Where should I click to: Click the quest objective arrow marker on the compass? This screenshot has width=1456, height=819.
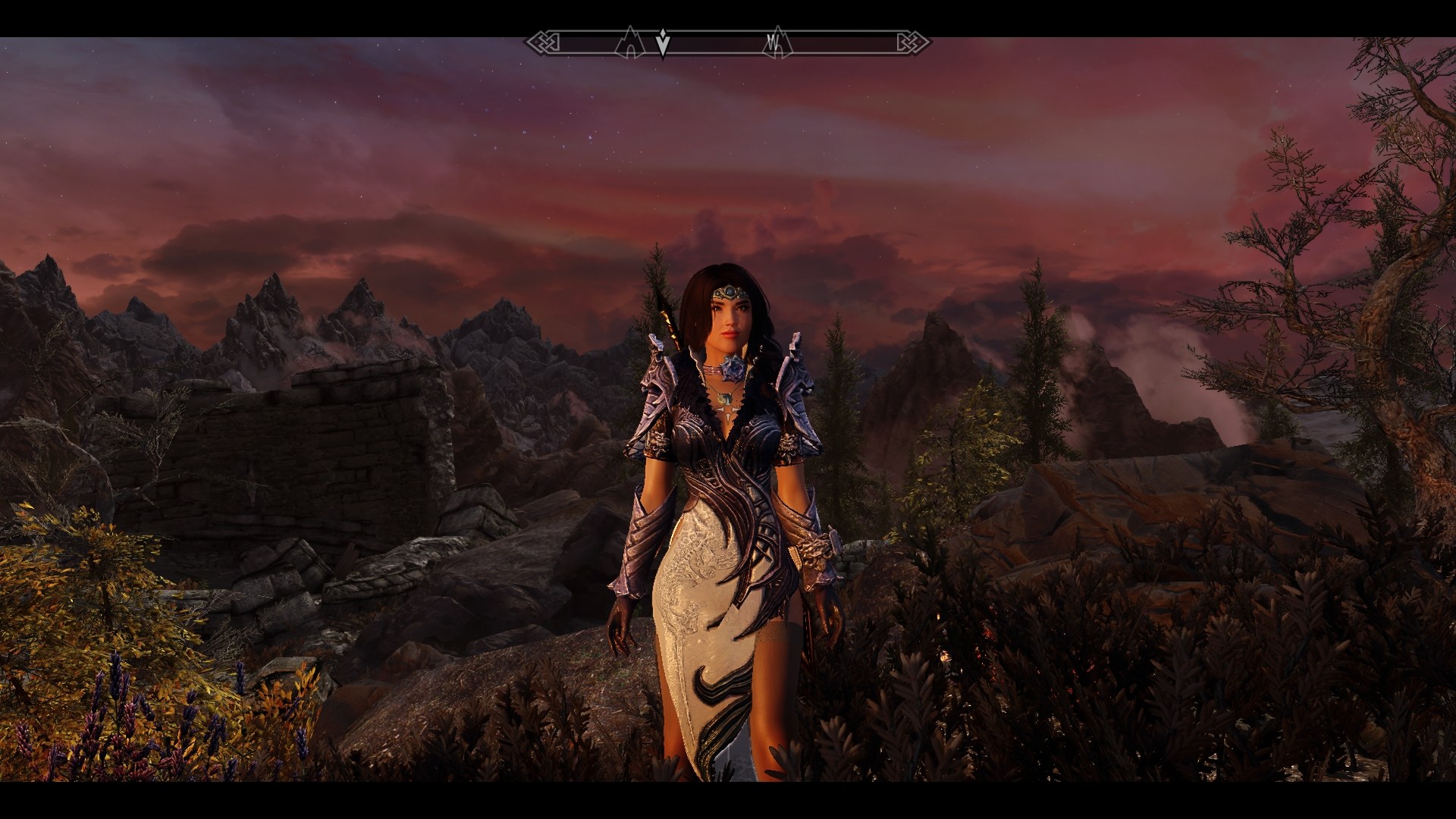tap(663, 44)
